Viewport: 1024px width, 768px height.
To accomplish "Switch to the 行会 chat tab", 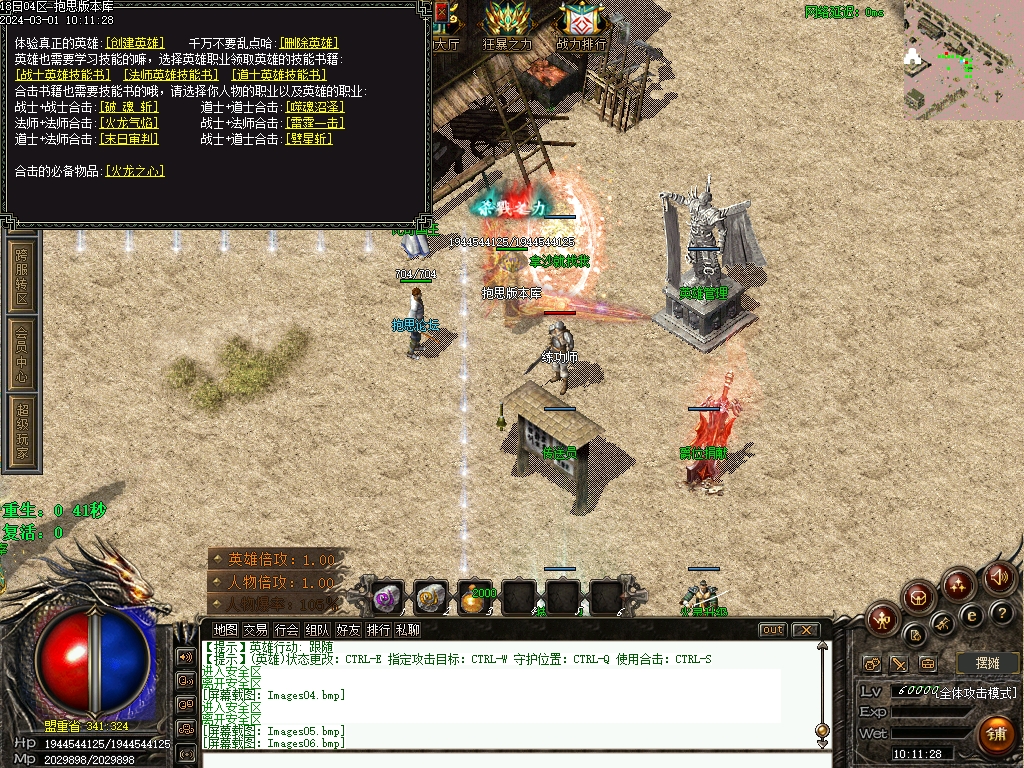I will click(287, 630).
